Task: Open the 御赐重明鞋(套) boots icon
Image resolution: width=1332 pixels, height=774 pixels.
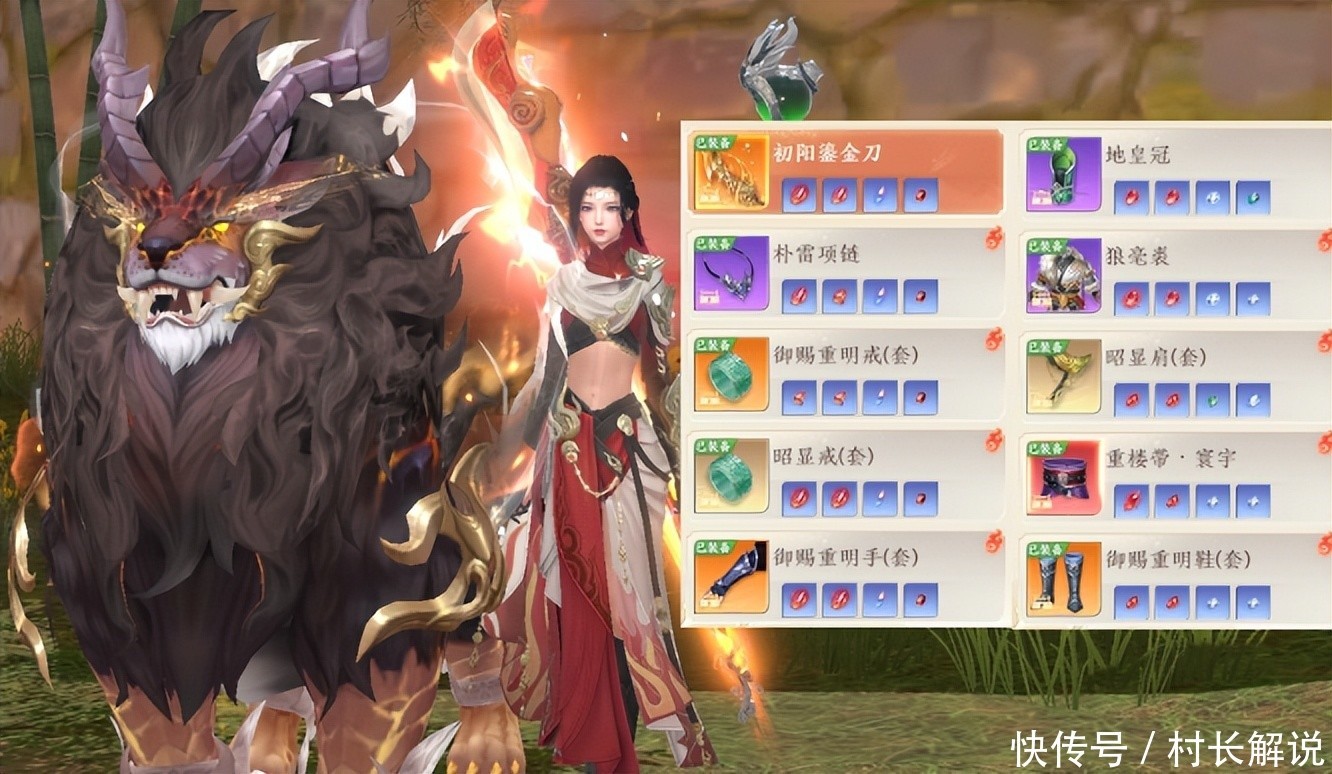Action: pos(1063,579)
